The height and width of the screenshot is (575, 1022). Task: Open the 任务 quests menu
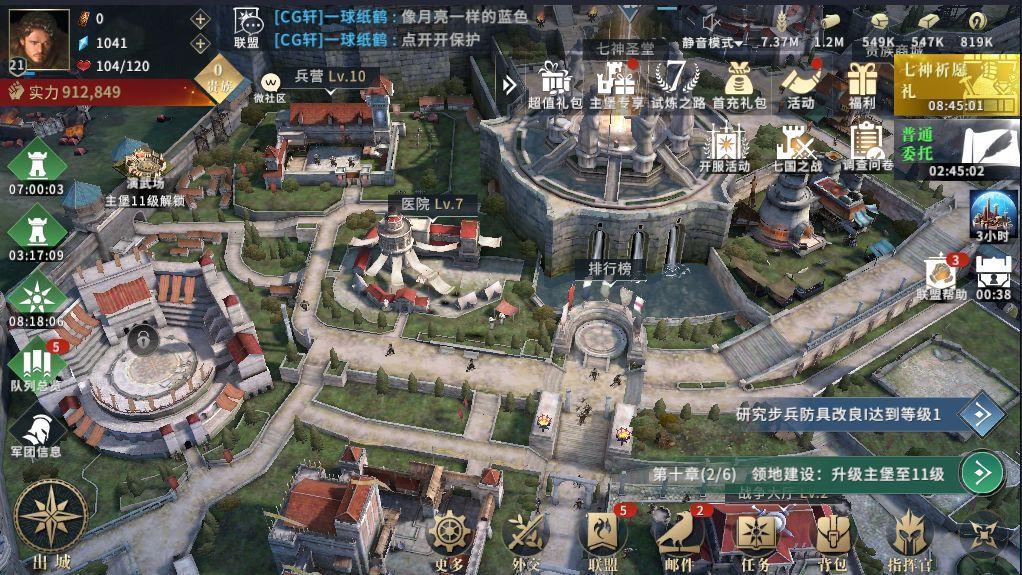tap(757, 536)
